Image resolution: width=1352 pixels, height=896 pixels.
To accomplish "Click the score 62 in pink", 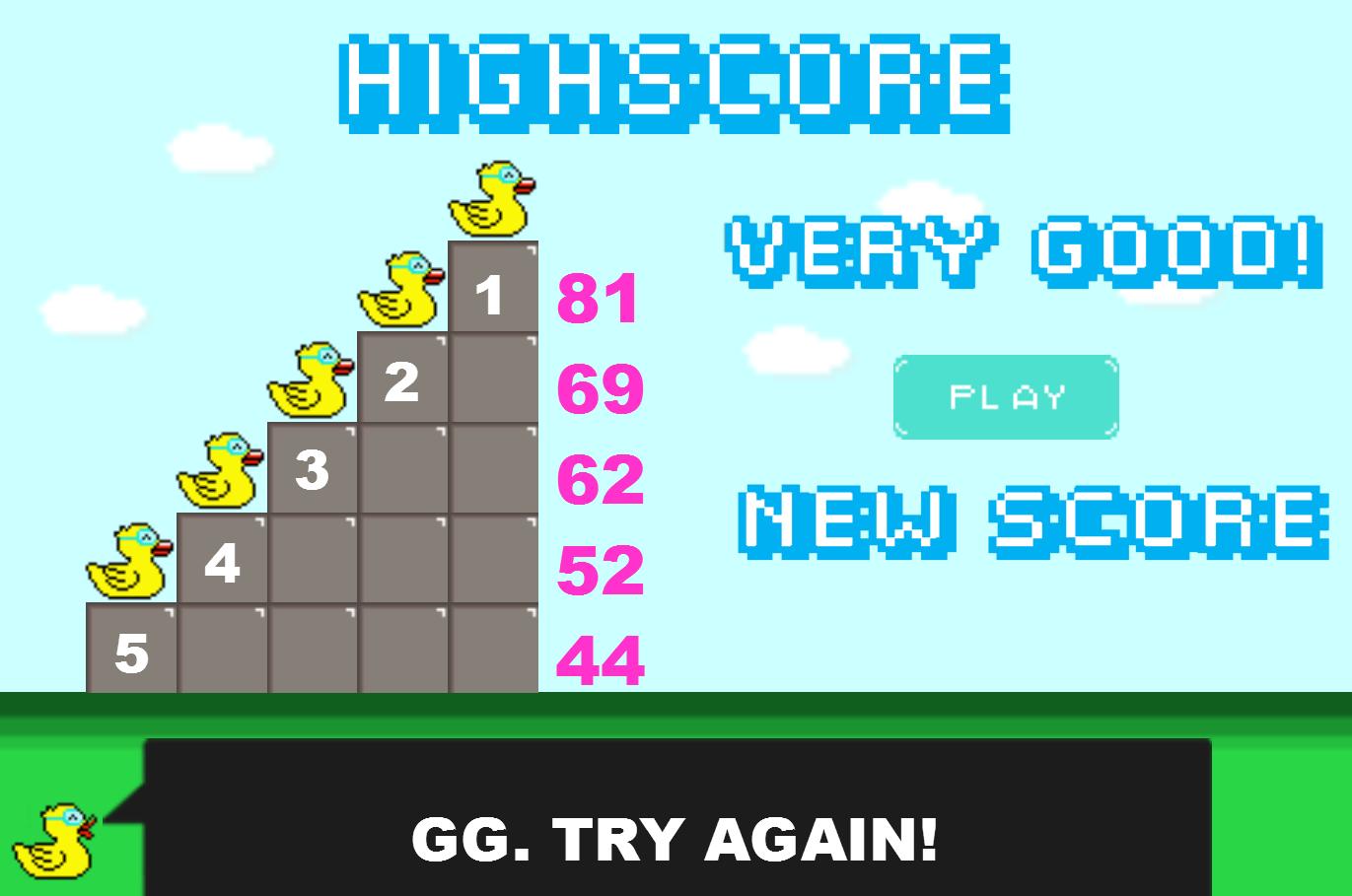I will [x=600, y=480].
